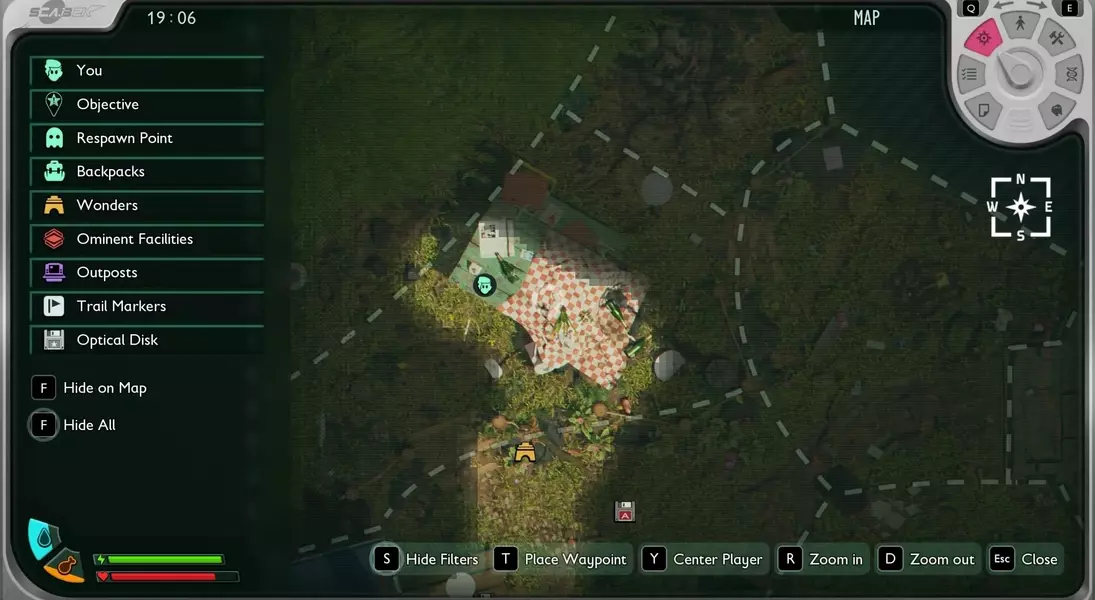Viewport: 1095px width, 600px height.
Task: Switch to the character tab with person icon
Action: 1019,23
